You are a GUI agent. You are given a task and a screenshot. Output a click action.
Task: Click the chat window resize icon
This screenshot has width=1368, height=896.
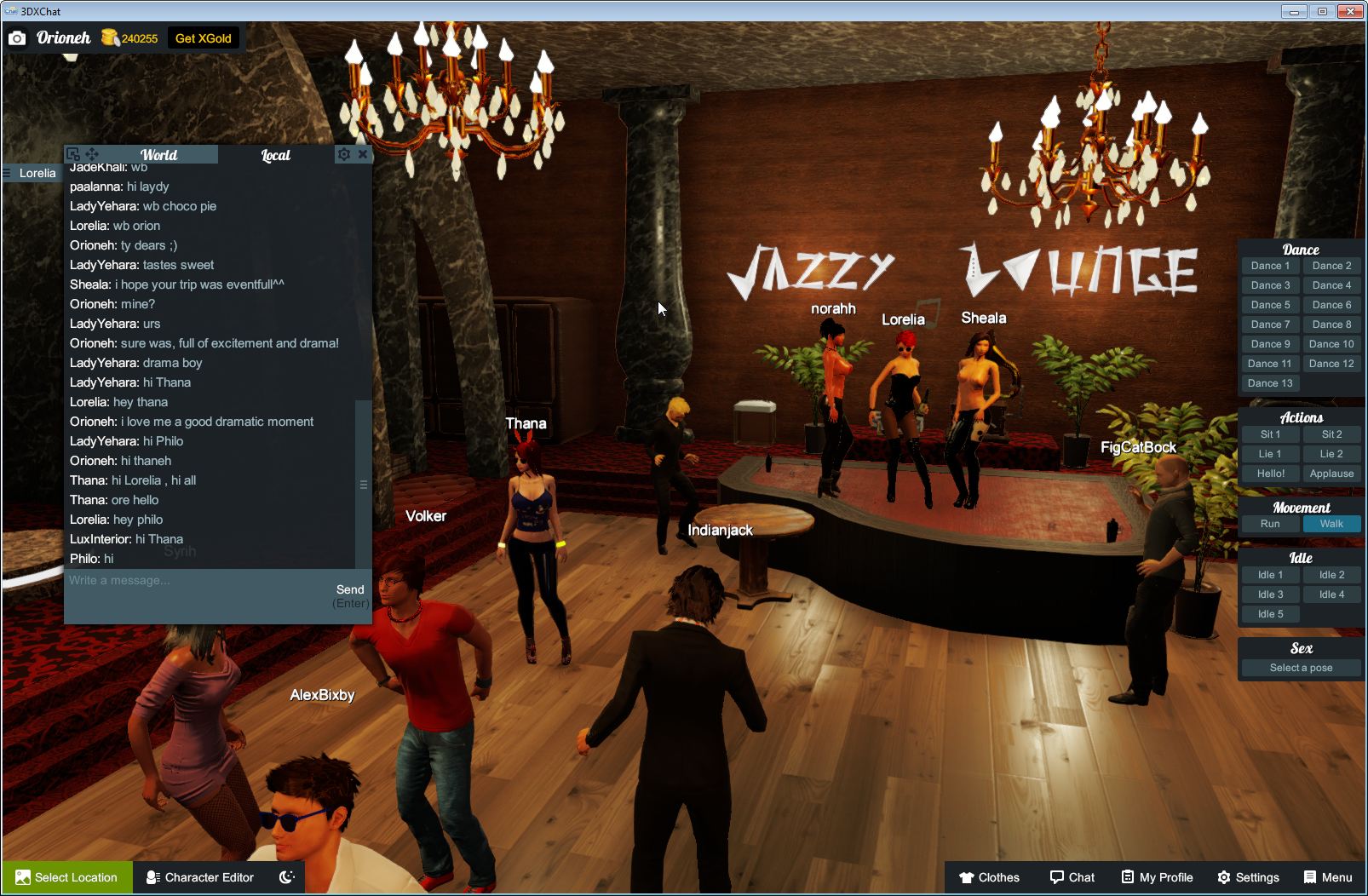[x=74, y=154]
